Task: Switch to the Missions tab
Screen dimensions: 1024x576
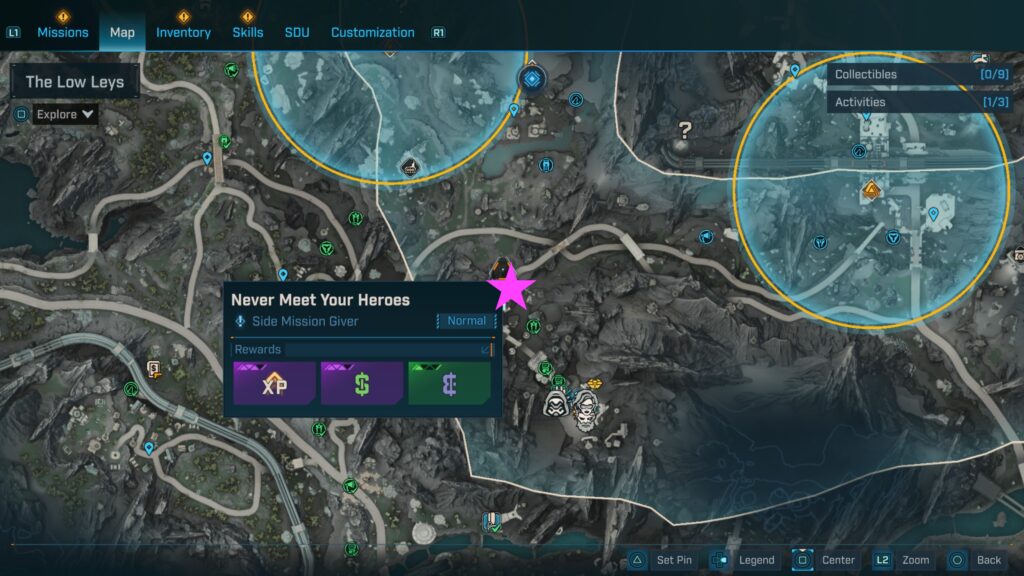Action: tap(63, 32)
